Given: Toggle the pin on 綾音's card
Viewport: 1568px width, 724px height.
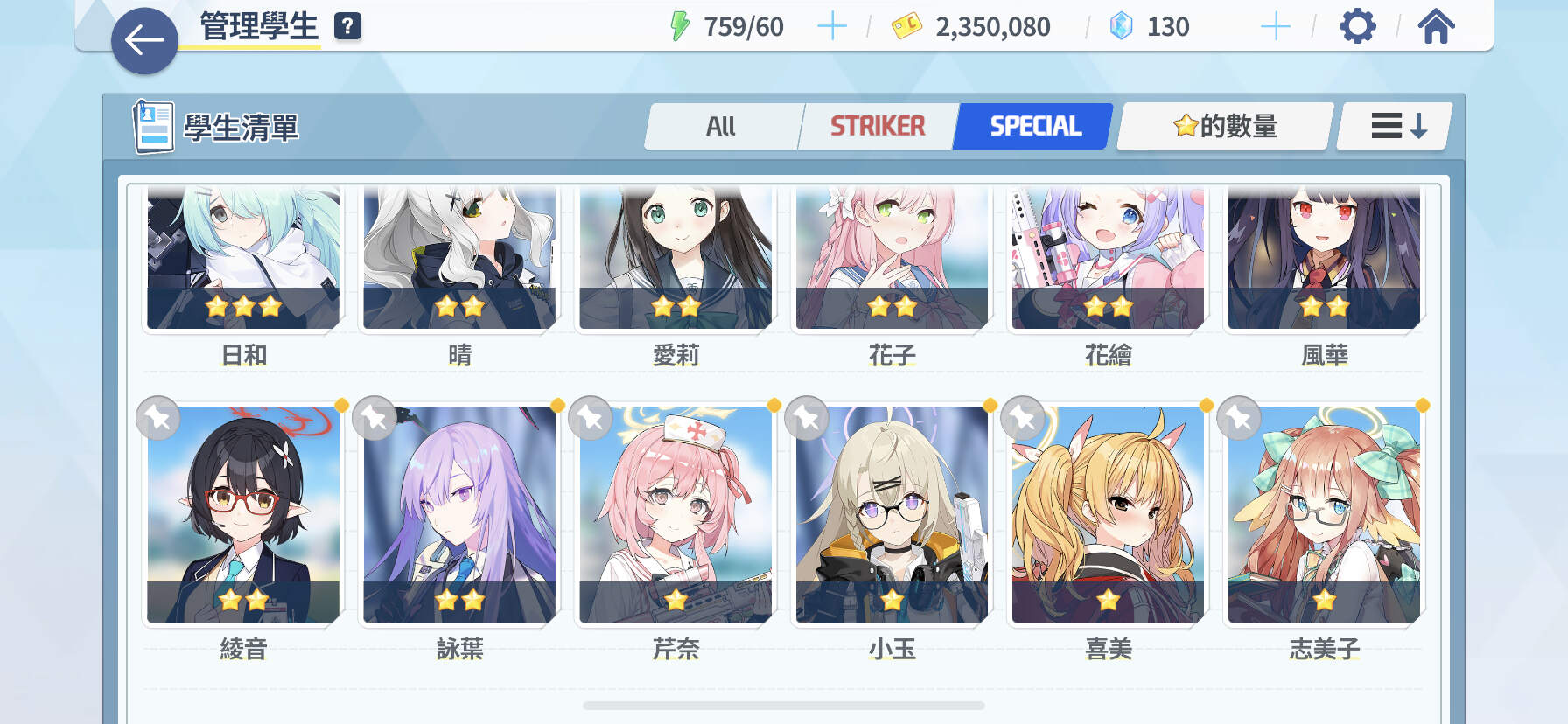Looking at the screenshot, I should [158, 418].
